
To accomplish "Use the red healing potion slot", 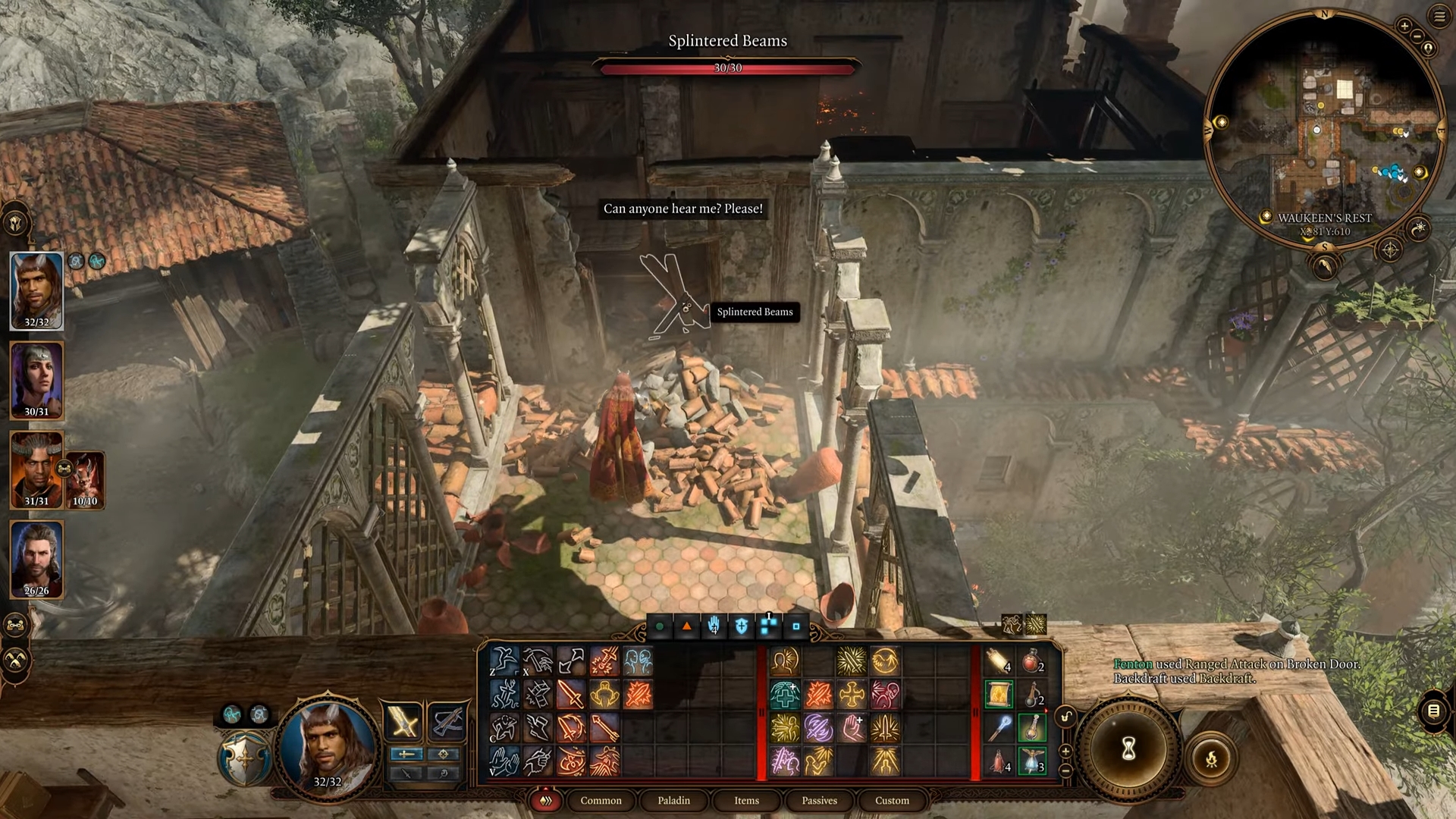I will coord(1031,663).
